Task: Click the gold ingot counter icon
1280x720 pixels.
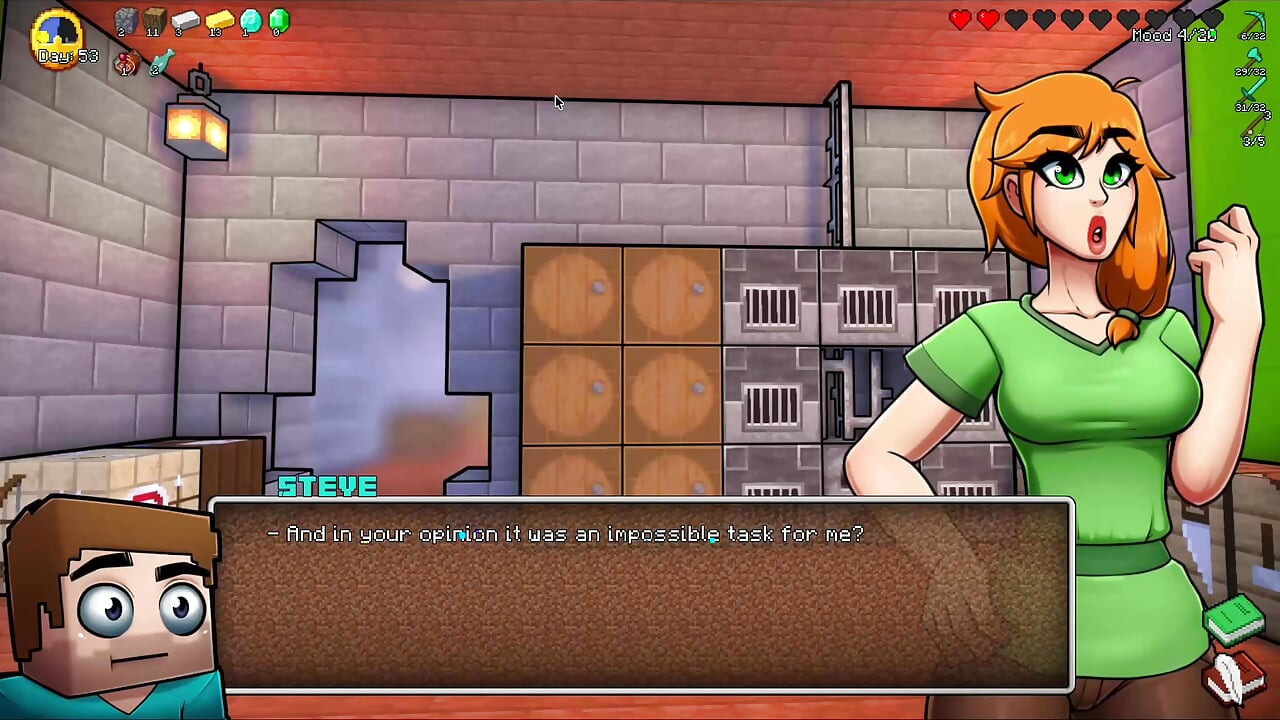Action: pos(220,20)
